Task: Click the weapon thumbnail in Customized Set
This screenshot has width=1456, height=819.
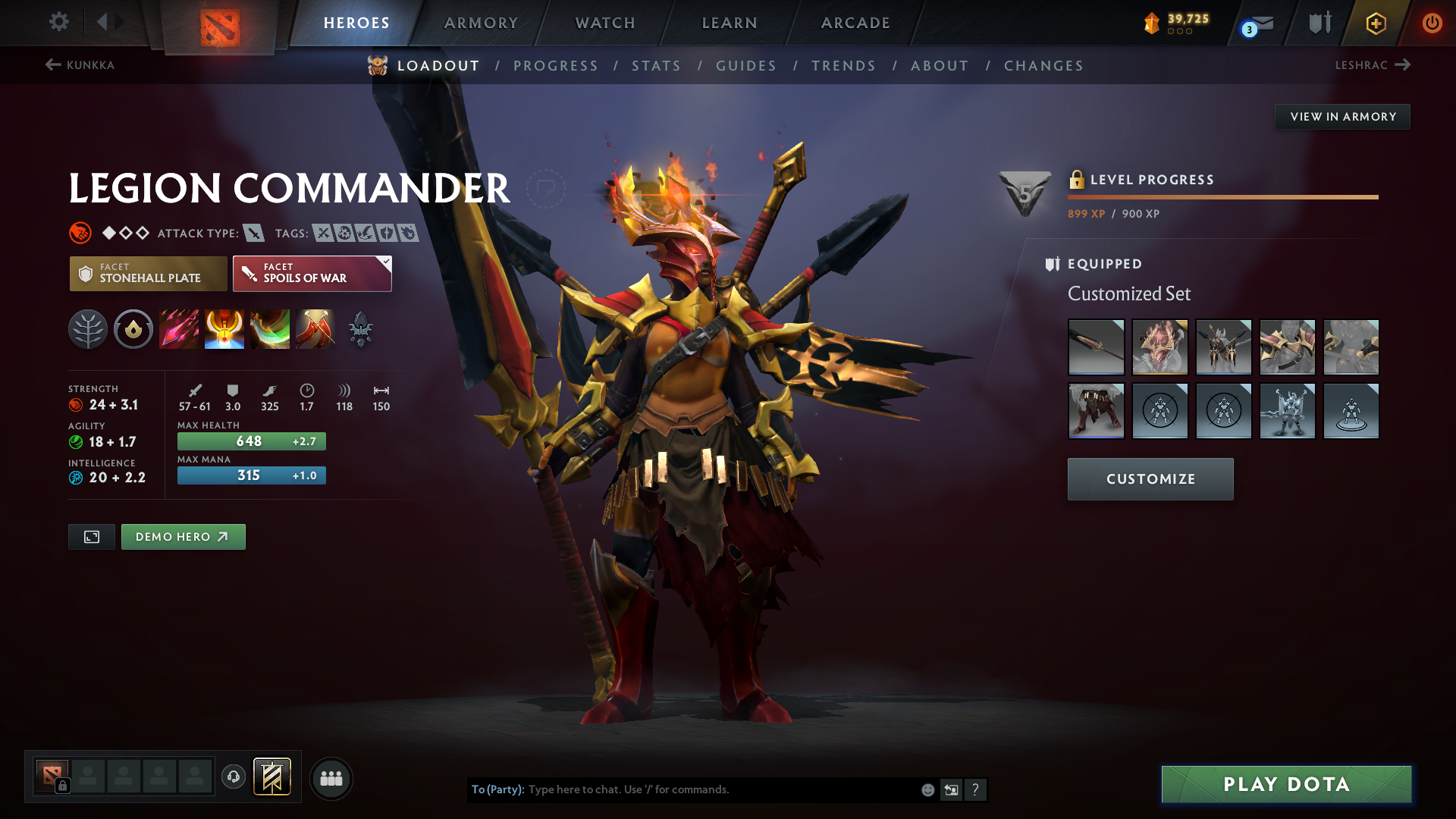Action: coord(1096,347)
